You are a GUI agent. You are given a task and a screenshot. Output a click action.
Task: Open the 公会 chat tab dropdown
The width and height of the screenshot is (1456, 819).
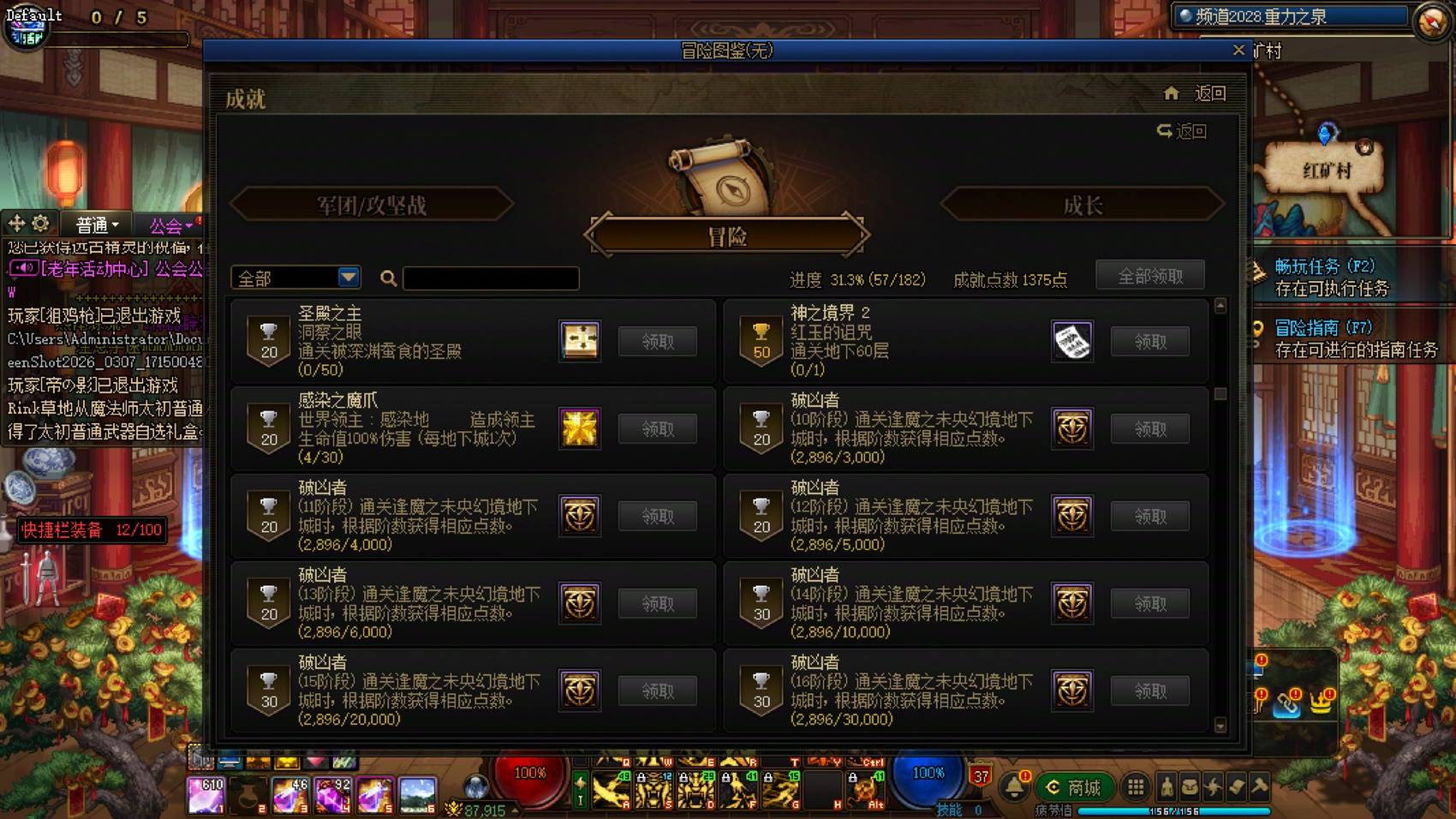[x=171, y=224]
